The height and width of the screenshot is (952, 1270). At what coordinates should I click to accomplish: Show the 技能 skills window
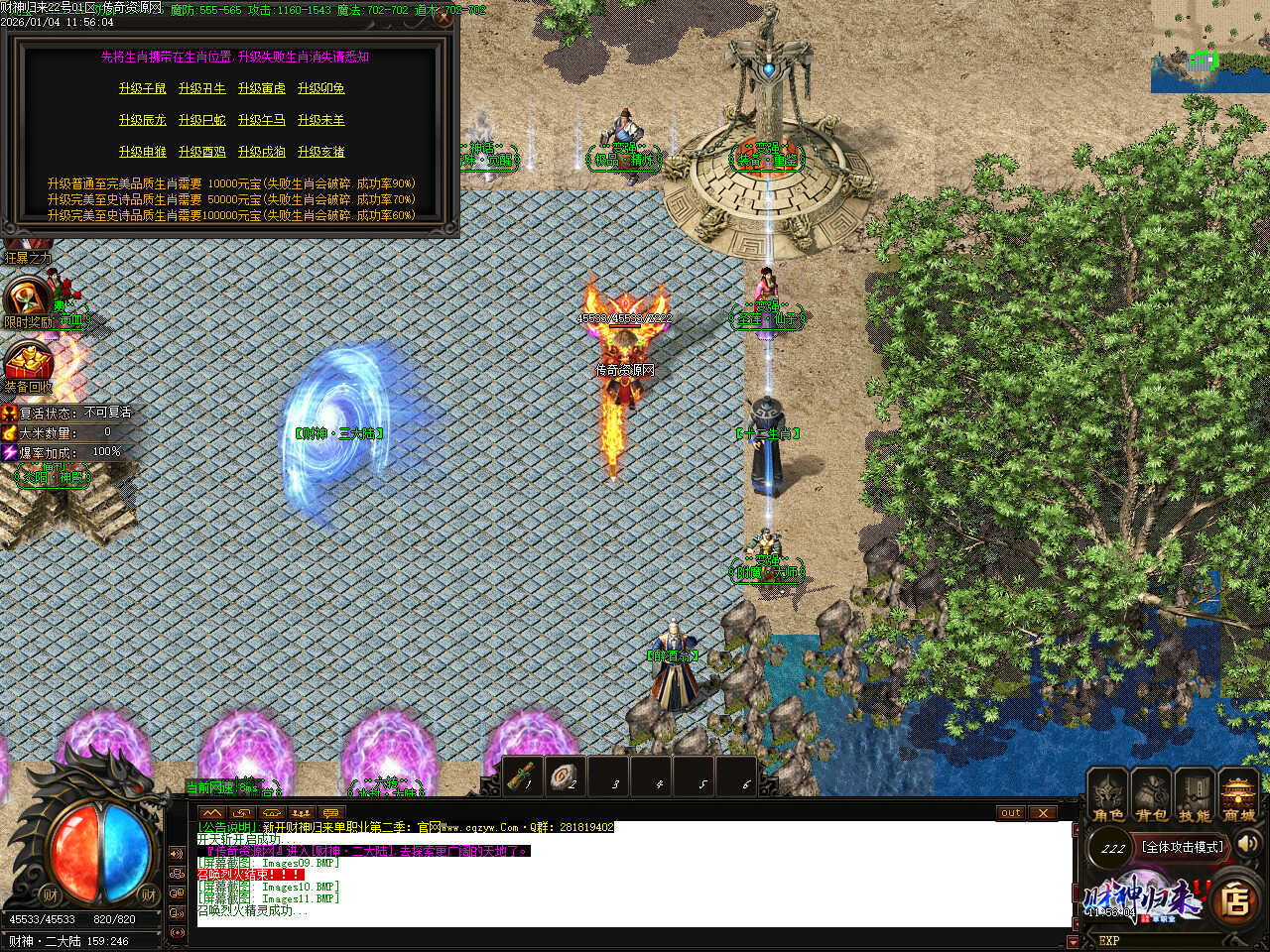pyautogui.click(x=1195, y=795)
